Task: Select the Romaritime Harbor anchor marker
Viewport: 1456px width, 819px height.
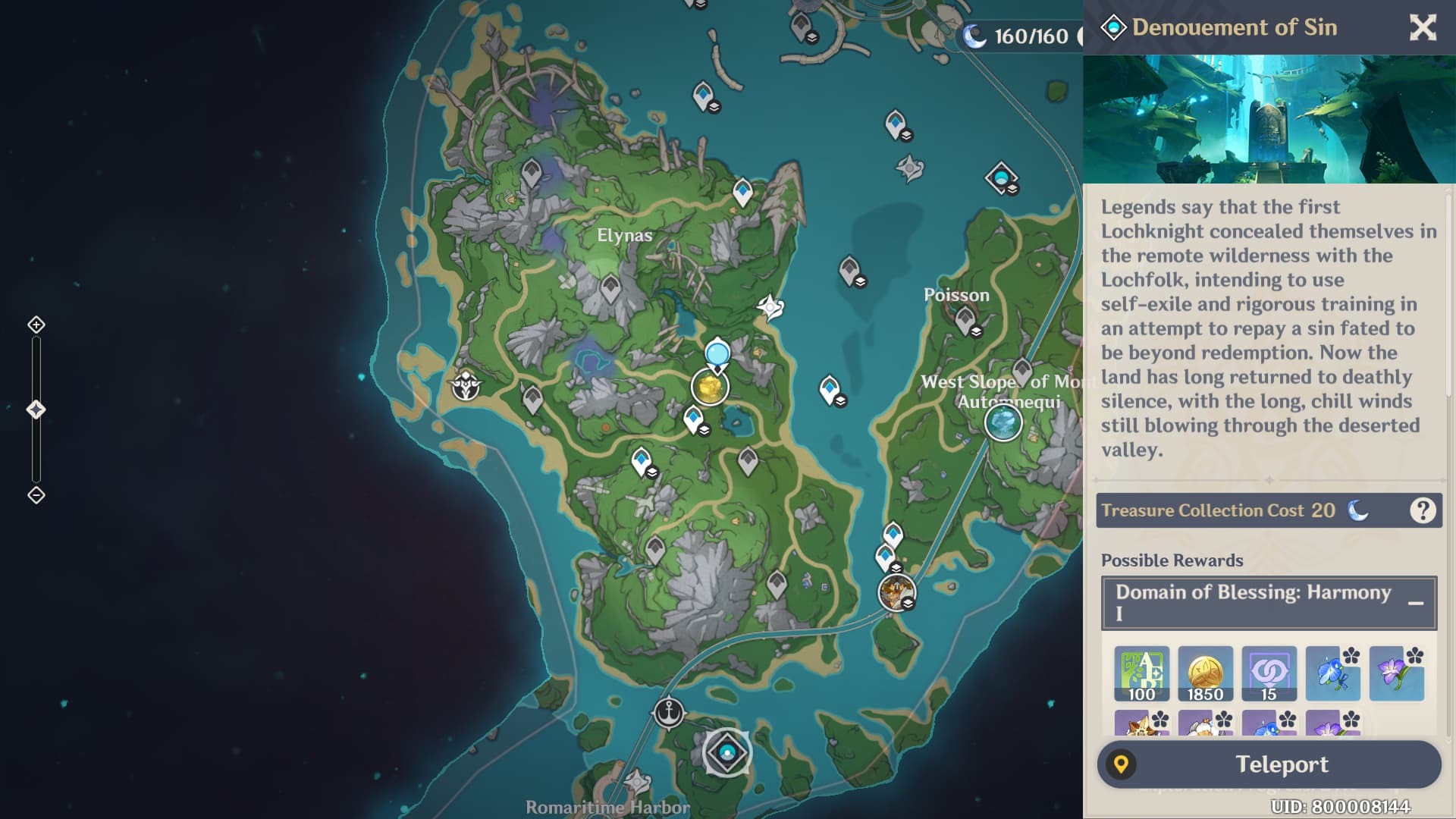Action: click(668, 713)
